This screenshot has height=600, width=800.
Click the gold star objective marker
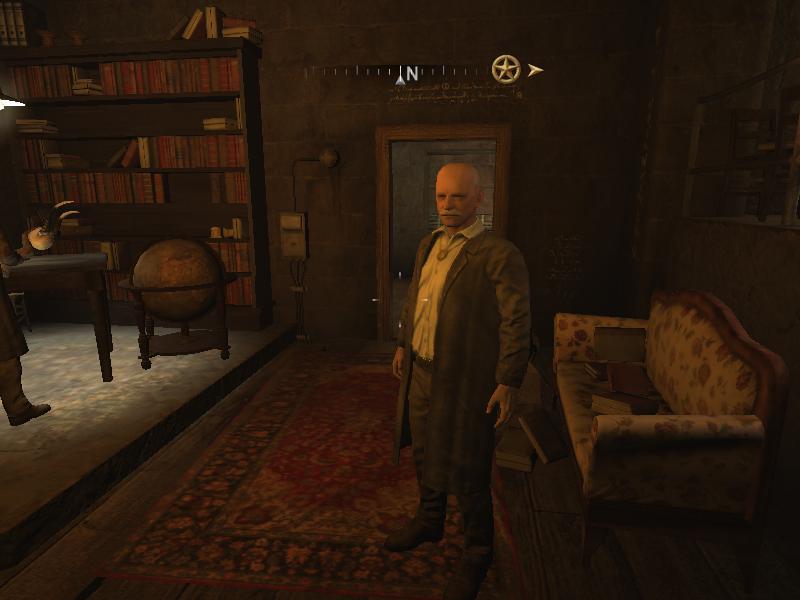(506, 69)
